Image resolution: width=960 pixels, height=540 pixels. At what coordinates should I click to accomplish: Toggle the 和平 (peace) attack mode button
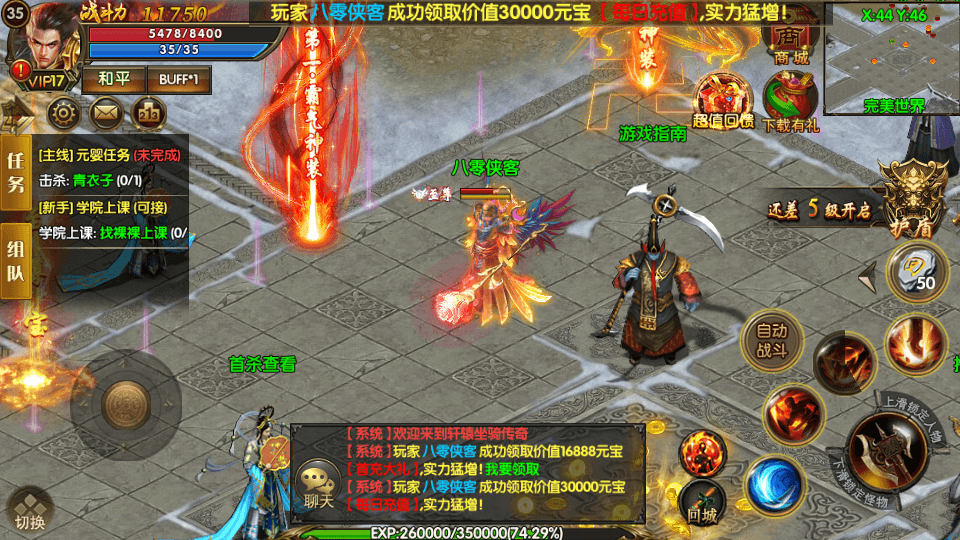click(x=112, y=79)
